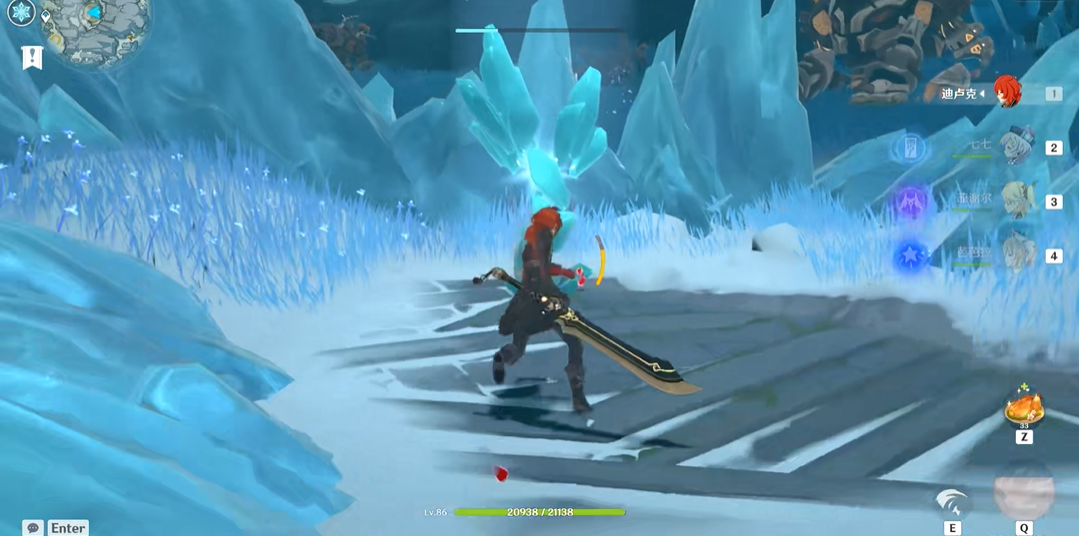Switch to the fourth party member portrait
The image size is (1079, 536).
click(x=1017, y=255)
